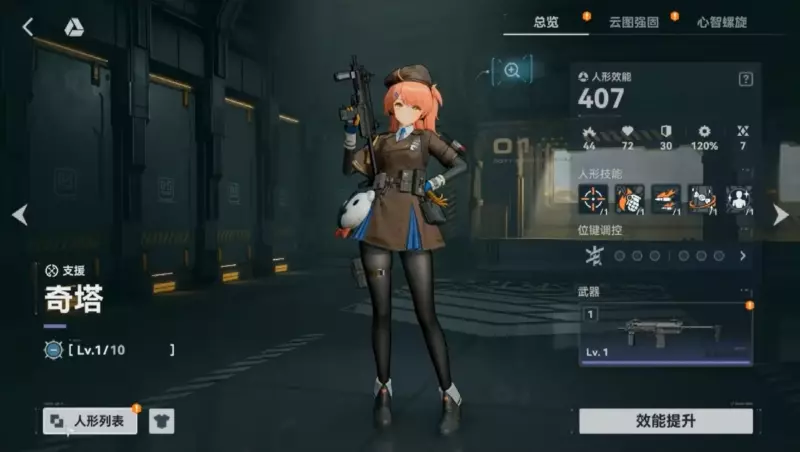This screenshot has height=452, width=800.
Task: Open the home triangle icon
Action: coord(74,28)
